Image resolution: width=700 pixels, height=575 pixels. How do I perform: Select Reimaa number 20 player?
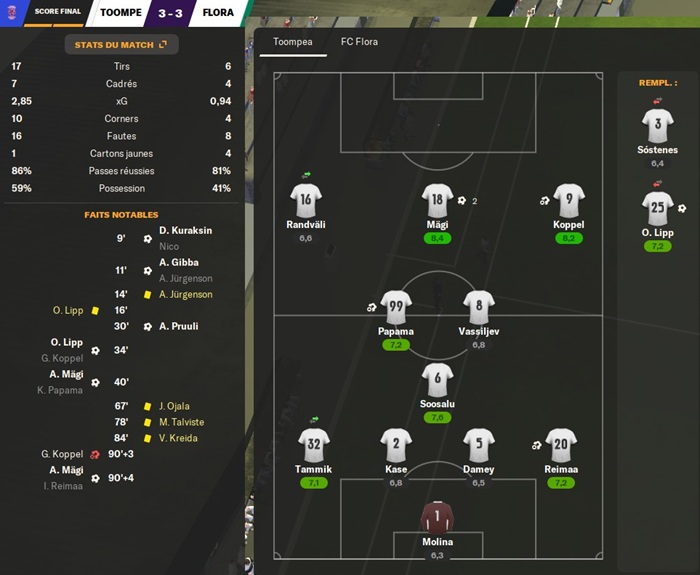click(x=560, y=445)
